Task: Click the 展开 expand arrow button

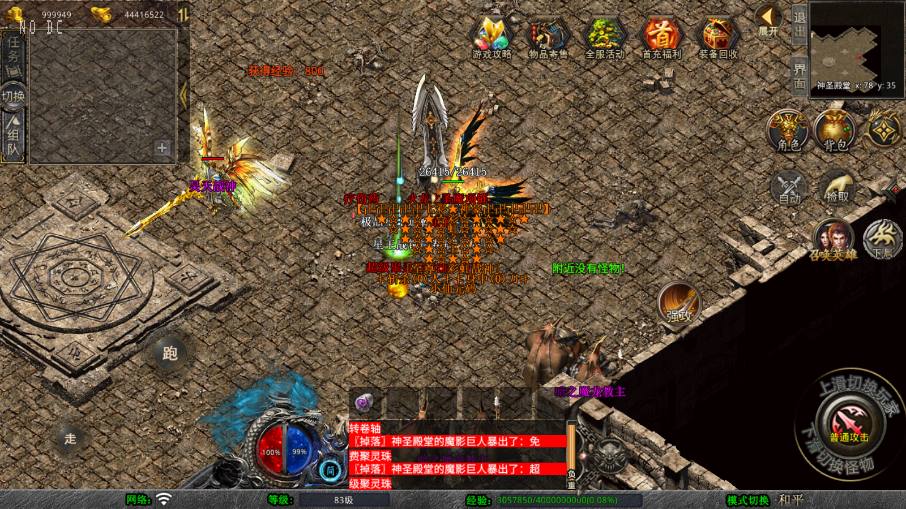Action: [x=768, y=19]
